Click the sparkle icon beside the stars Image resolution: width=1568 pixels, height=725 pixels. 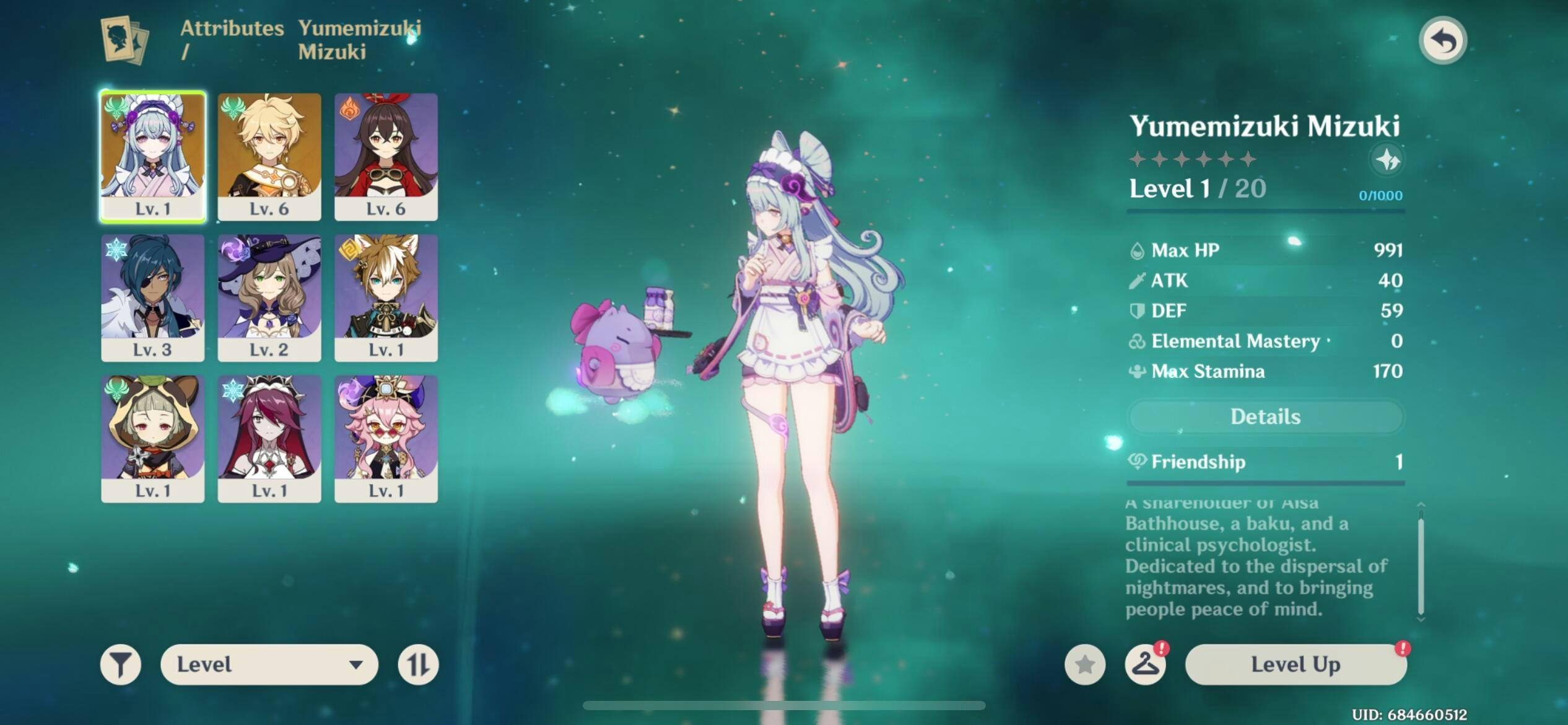tap(1387, 160)
